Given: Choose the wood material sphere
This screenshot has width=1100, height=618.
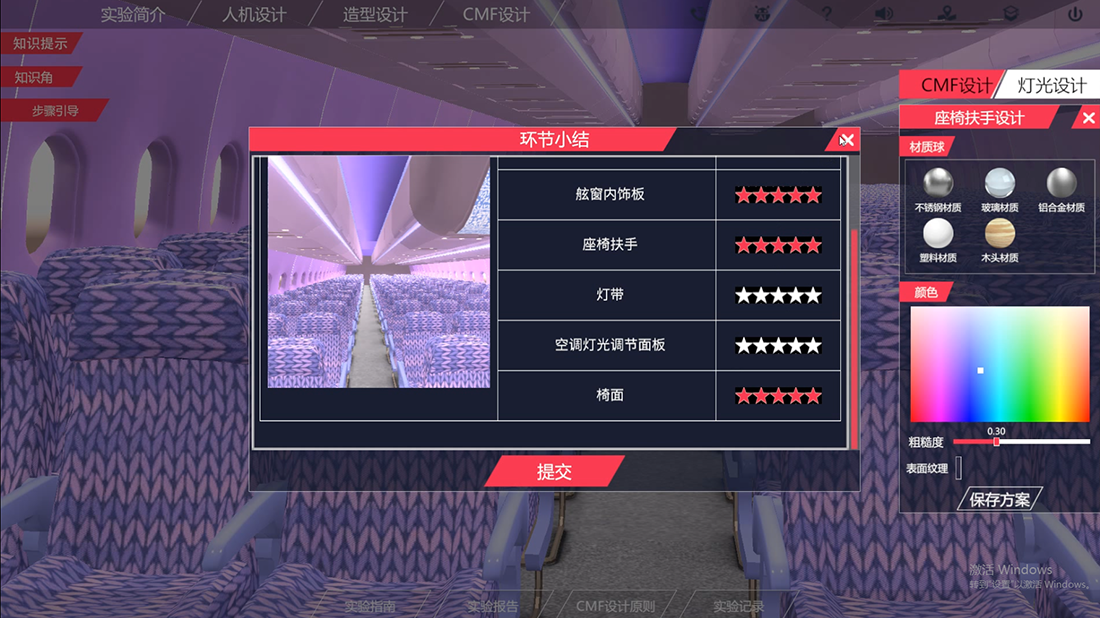Looking at the screenshot, I should tap(999, 234).
